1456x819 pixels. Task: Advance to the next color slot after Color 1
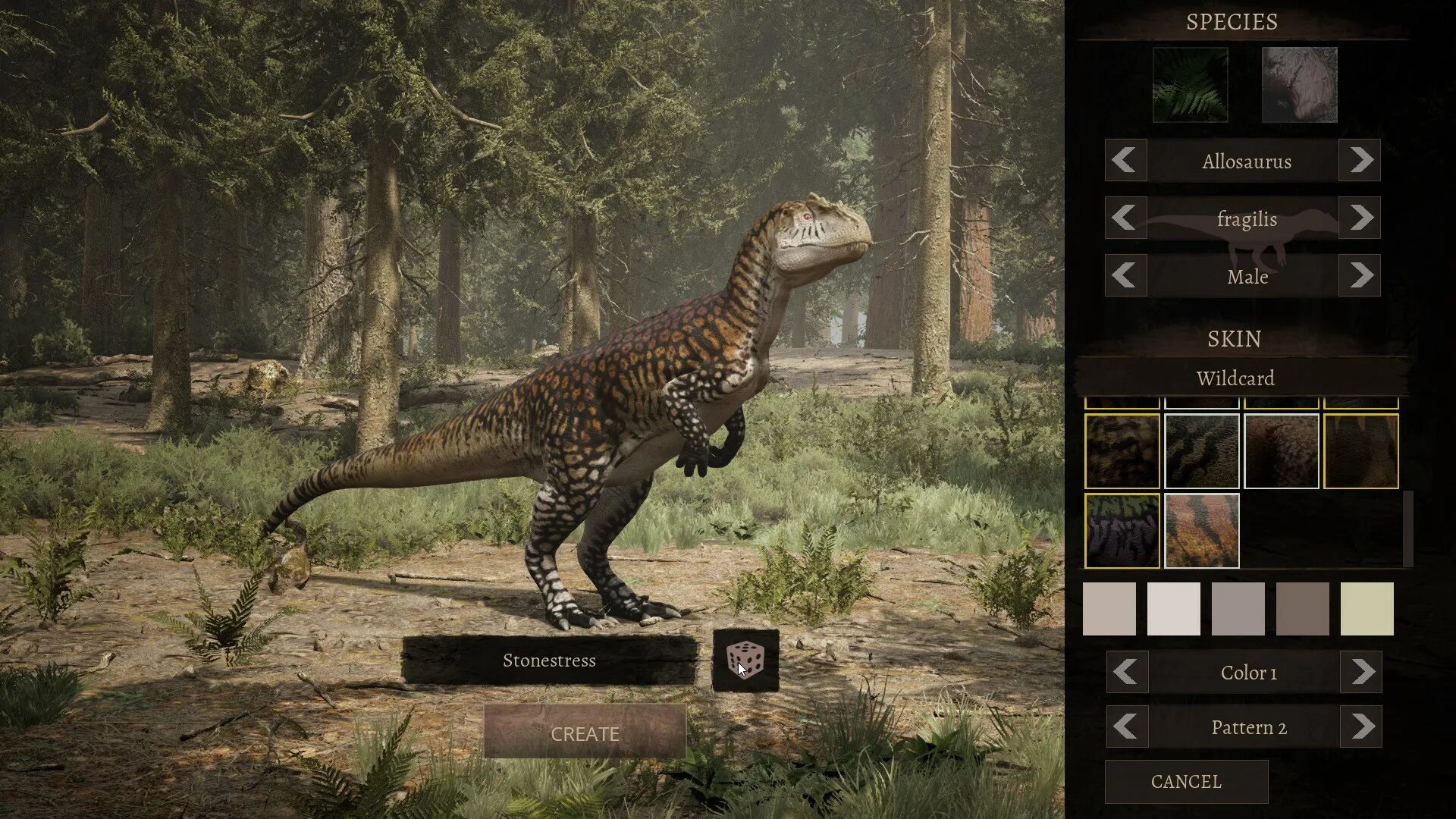pos(1362,672)
